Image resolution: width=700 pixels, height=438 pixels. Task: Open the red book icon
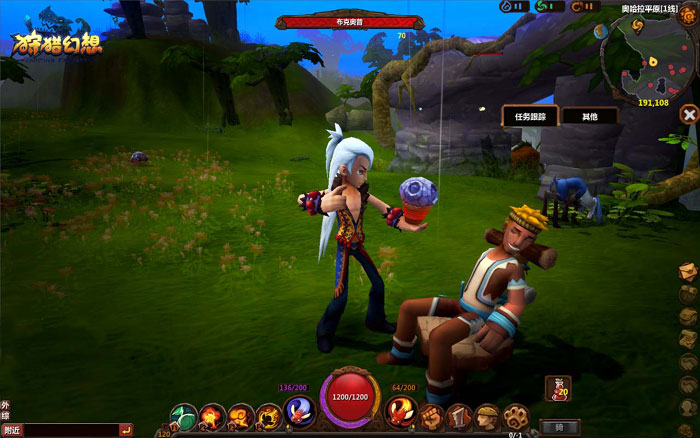coord(458,415)
